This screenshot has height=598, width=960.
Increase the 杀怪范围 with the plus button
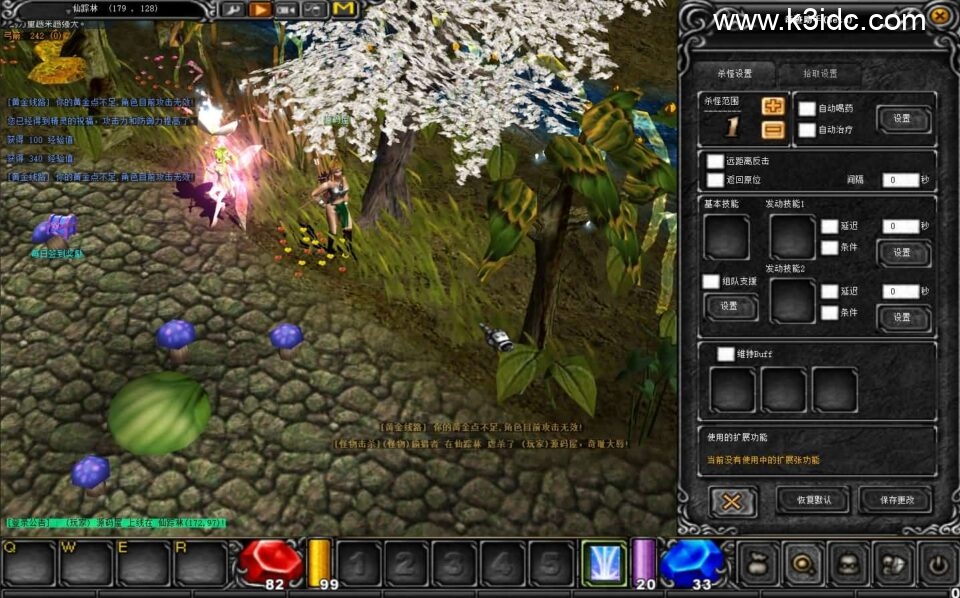(773, 106)
